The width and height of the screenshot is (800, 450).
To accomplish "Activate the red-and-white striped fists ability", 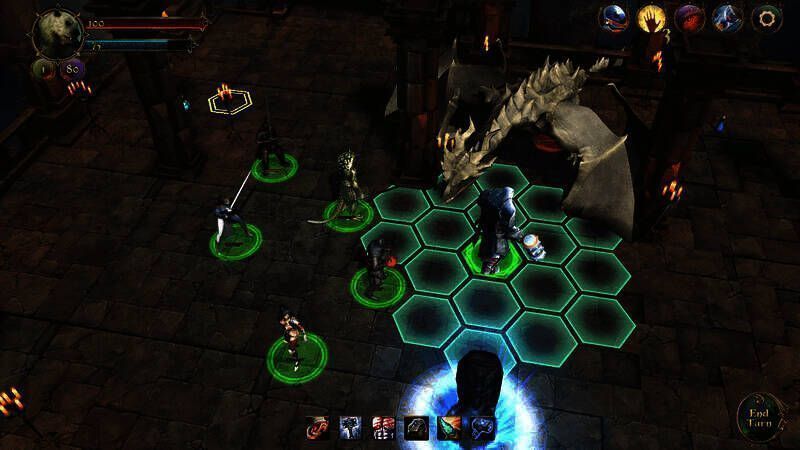I will tap(383, 430).
